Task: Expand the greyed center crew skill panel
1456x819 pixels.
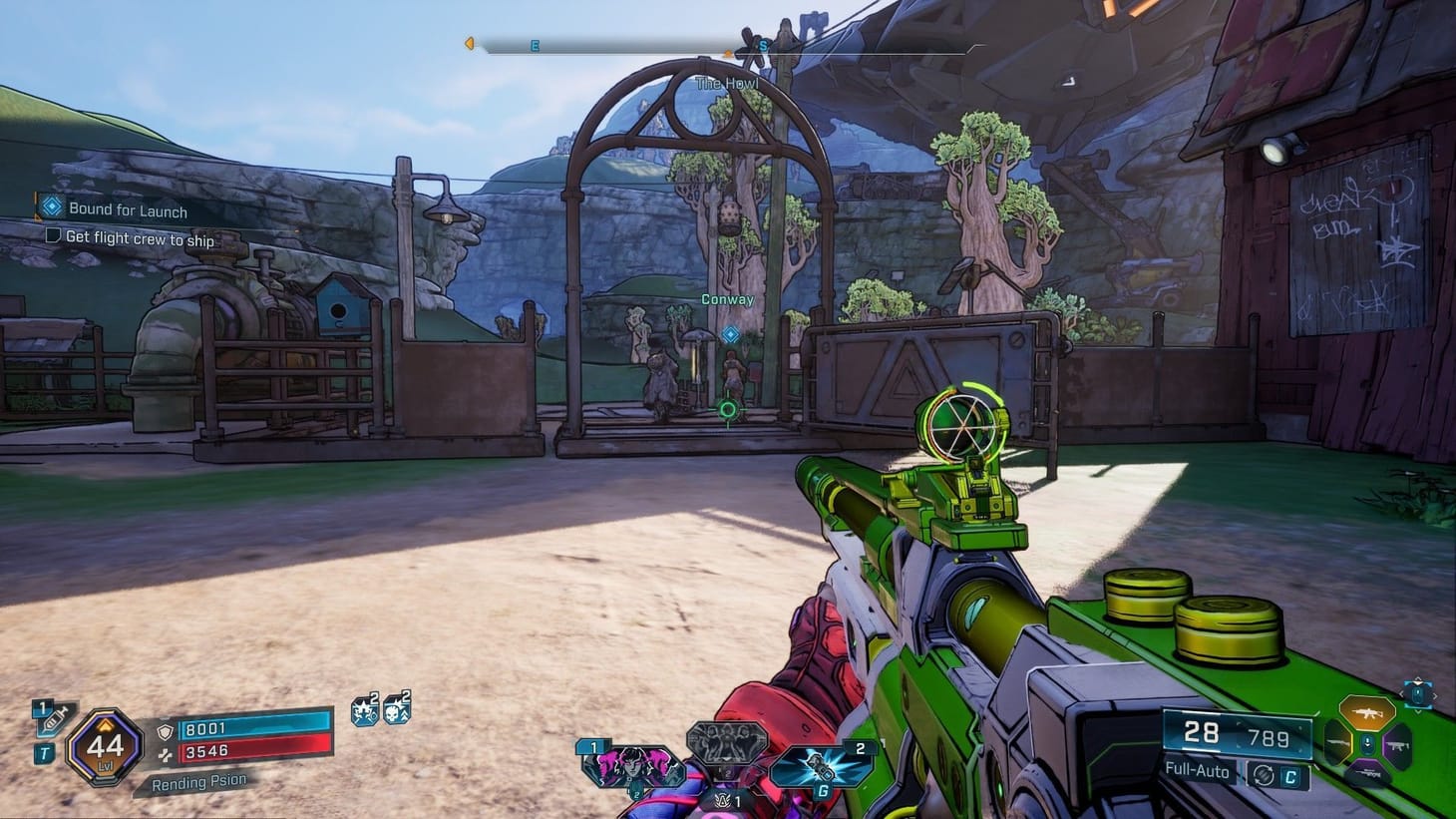Action: point(725,741)
